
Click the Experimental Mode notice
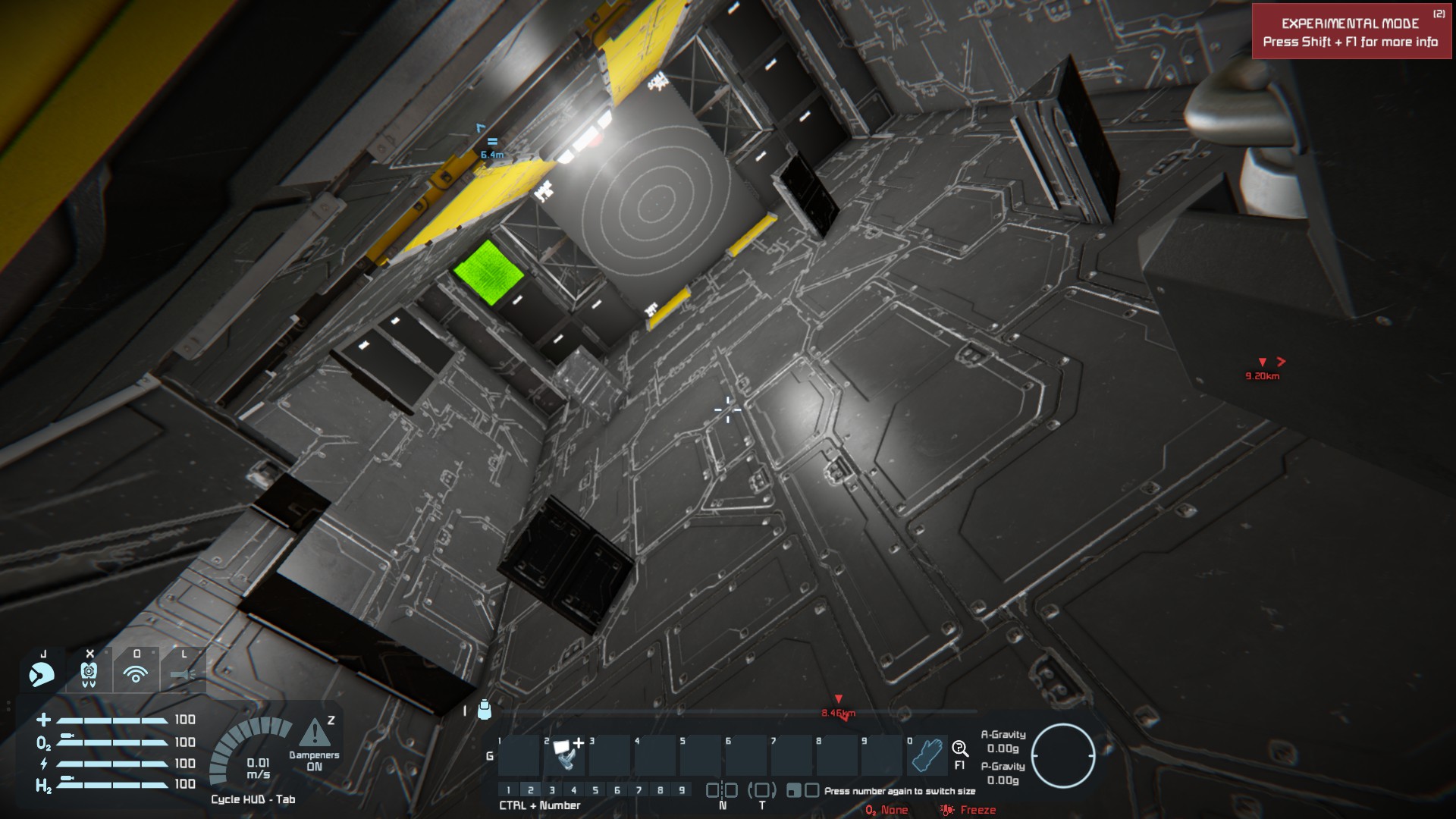(x=1351, y=32)
